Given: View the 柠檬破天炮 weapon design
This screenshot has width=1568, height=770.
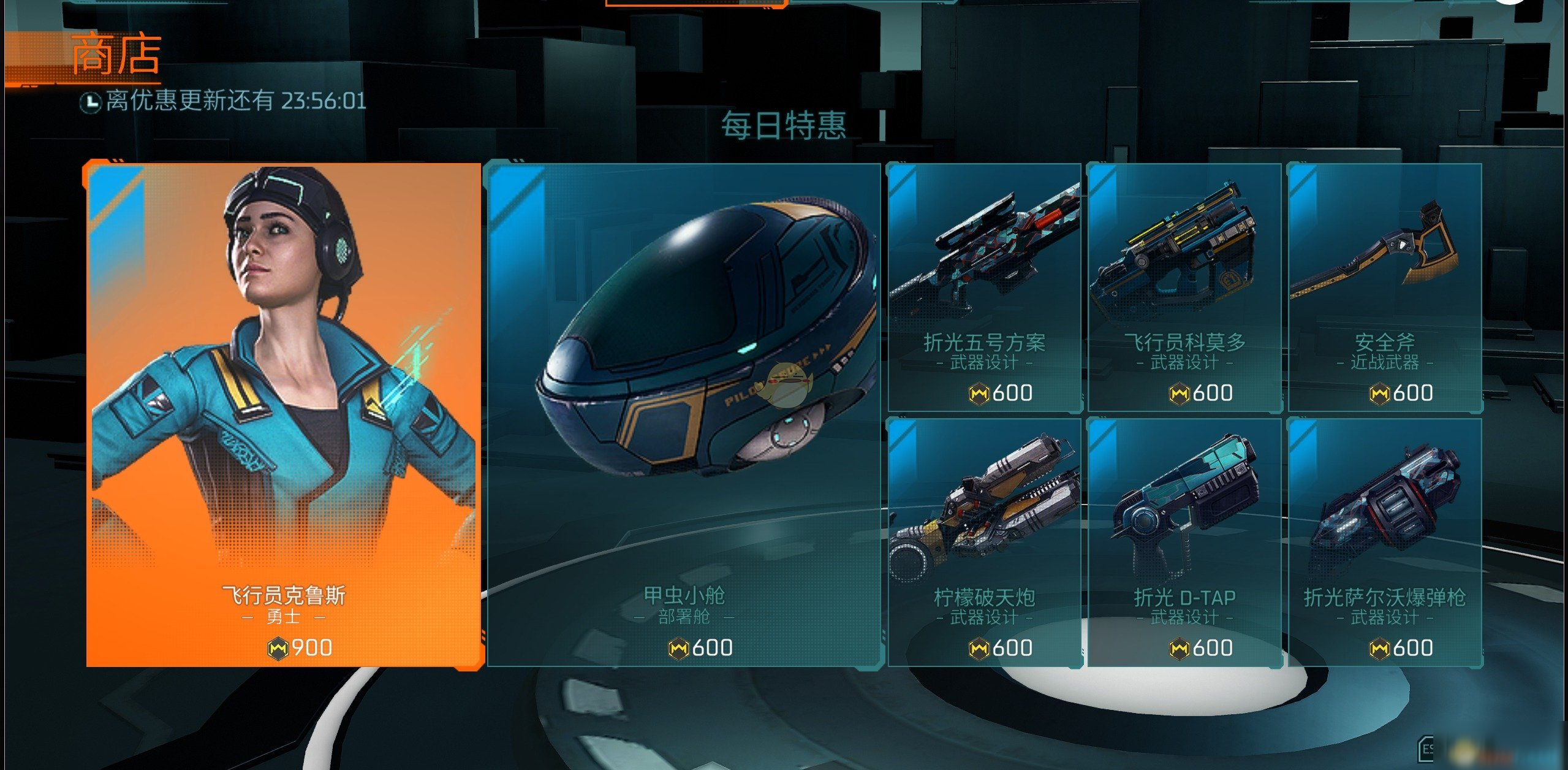Looking at the screenshot, I should (x=984, y=542).
